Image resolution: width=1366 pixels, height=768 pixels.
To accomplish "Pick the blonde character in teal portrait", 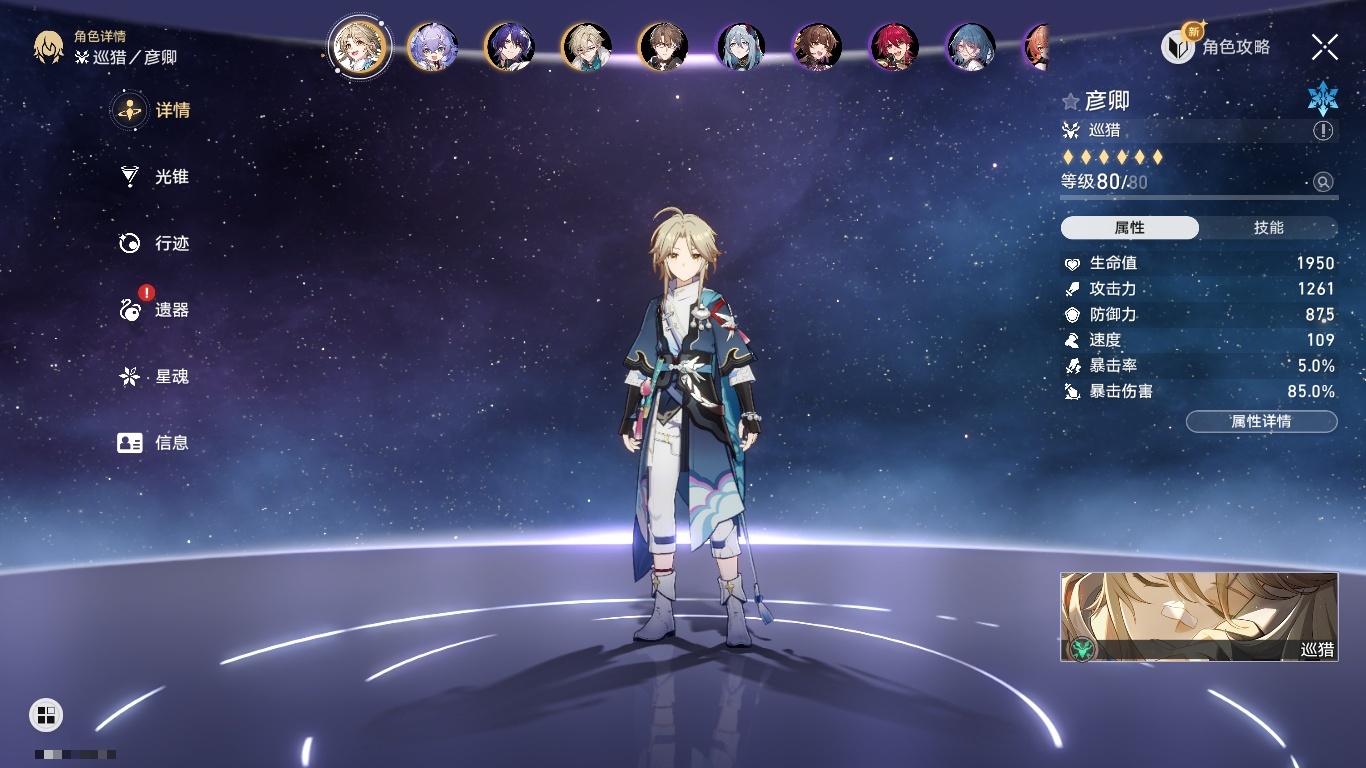I will point(586,47).
